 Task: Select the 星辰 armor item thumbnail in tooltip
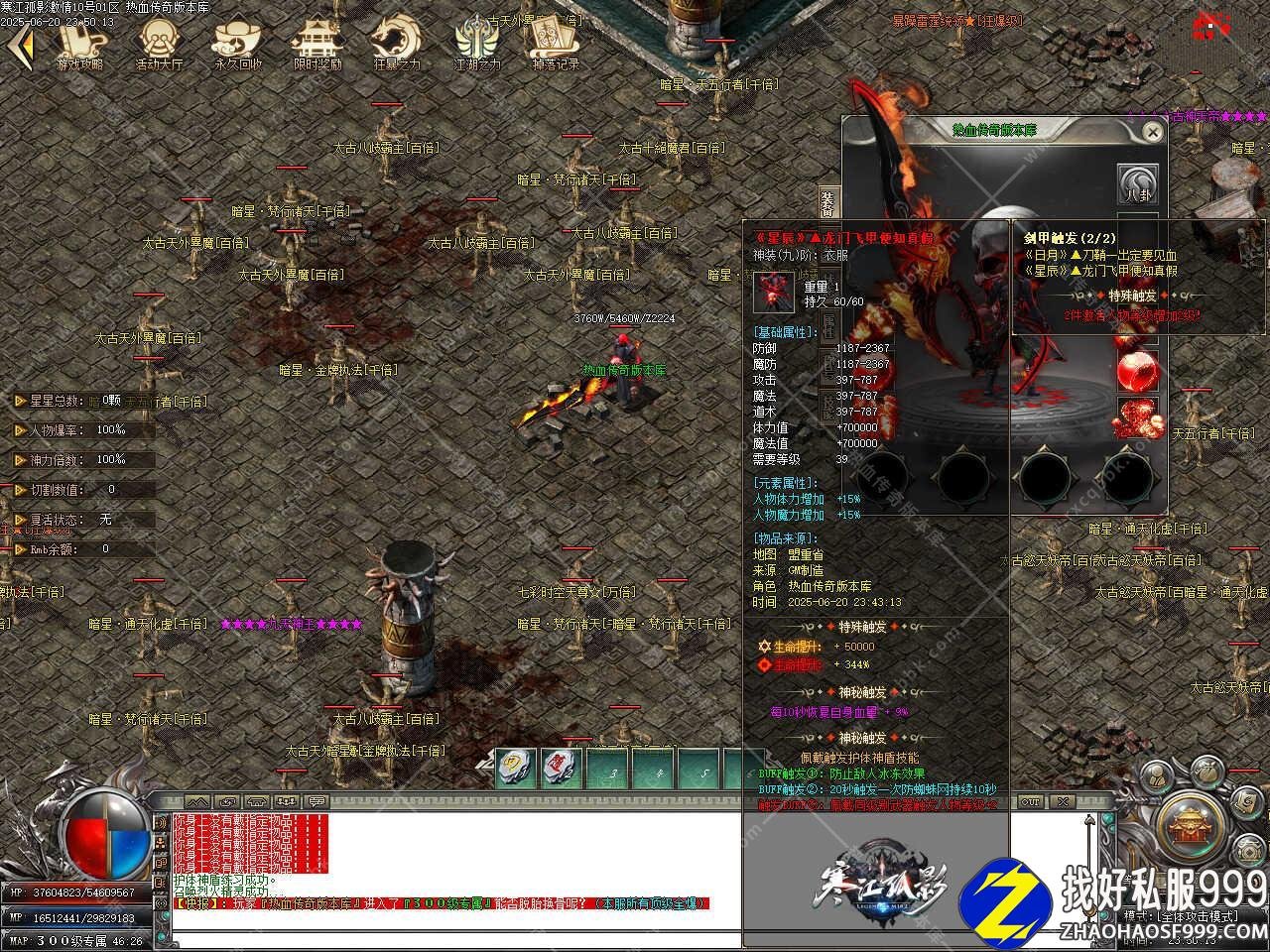tap(777, 291)
